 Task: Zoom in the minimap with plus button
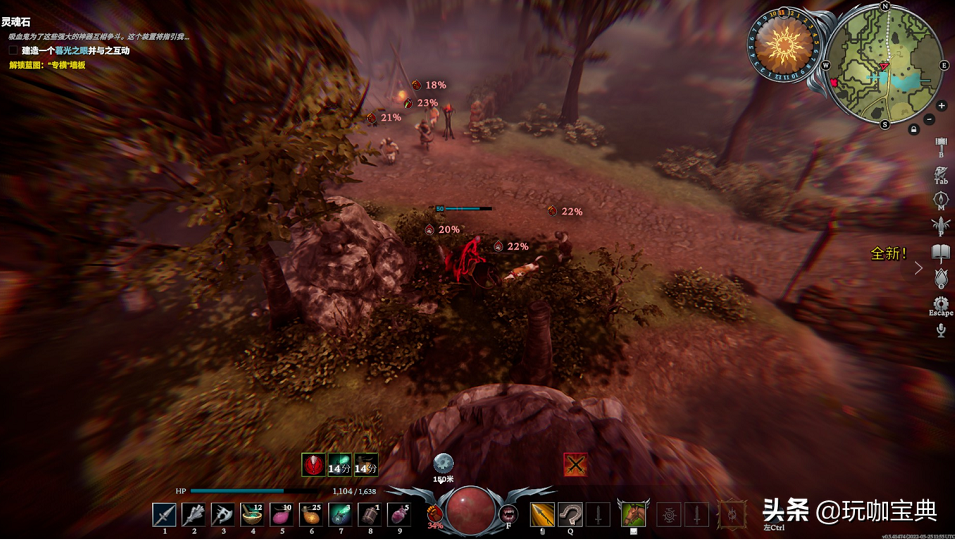coord(941,105)
